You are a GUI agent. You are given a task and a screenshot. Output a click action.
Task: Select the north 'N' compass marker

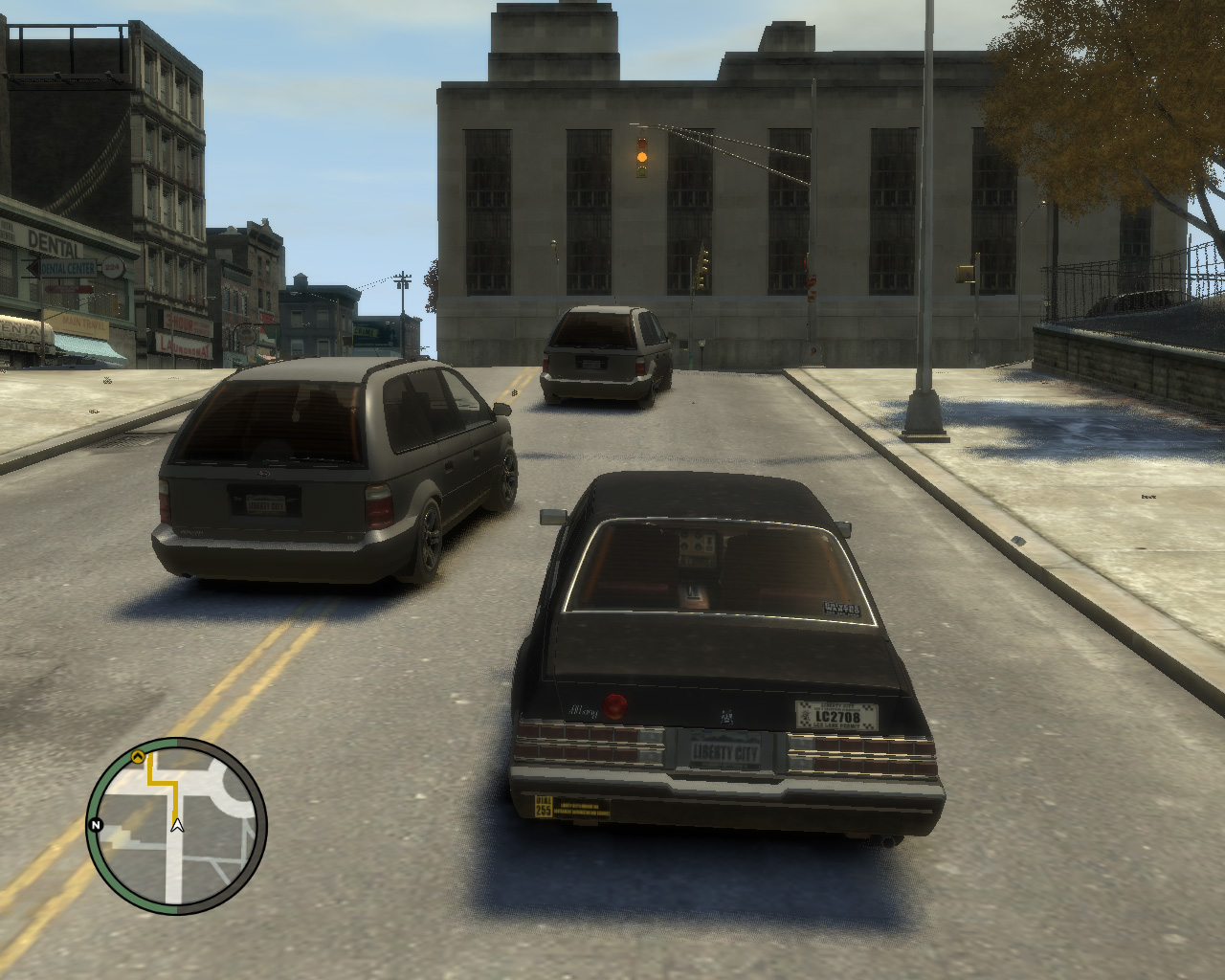[96, 825]
